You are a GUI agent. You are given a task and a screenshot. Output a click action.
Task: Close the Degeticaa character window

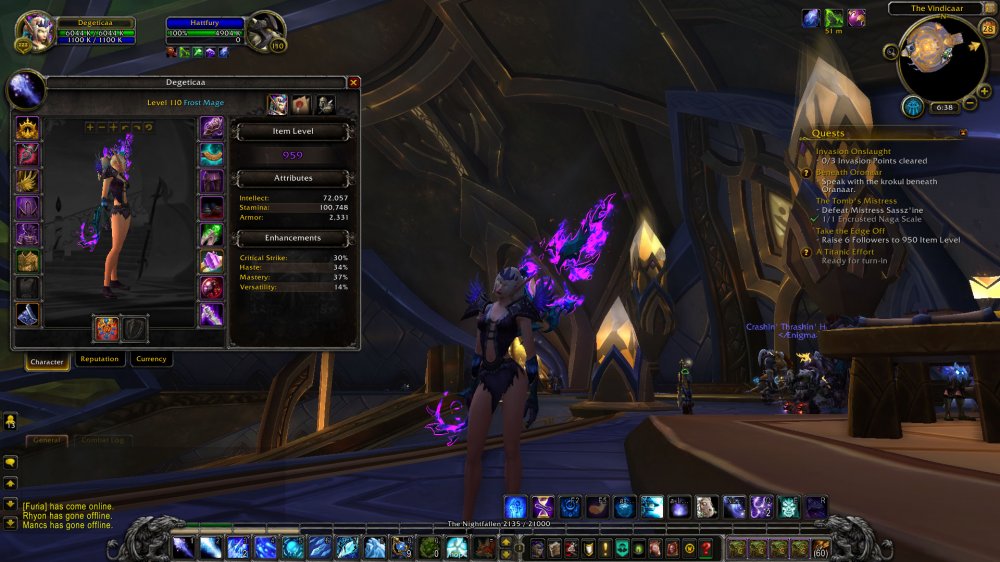(353, 83)
